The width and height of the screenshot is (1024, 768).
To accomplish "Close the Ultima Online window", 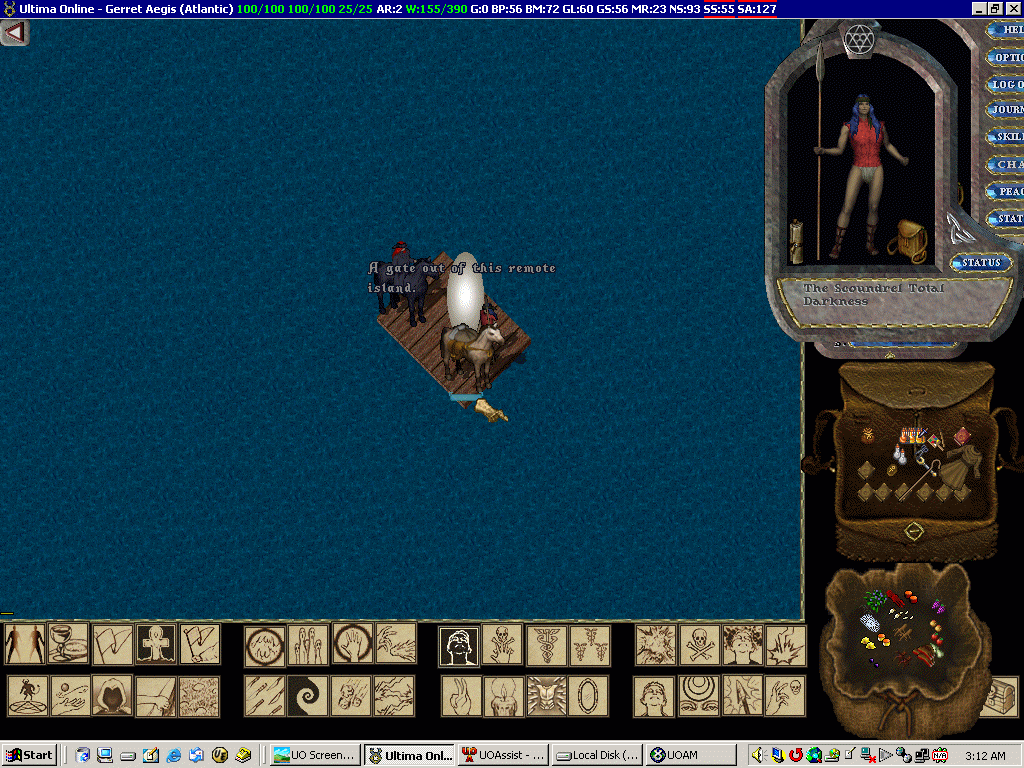I will (x=1013, y=8).
